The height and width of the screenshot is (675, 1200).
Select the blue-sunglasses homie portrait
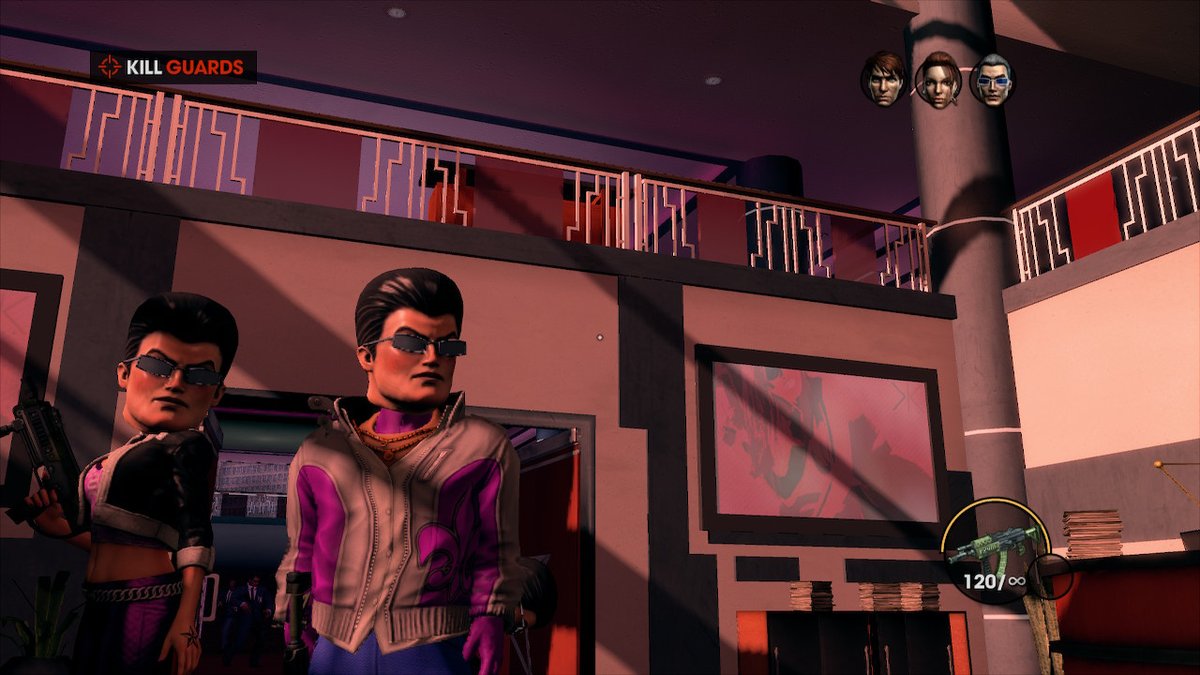tap(991, 80)
